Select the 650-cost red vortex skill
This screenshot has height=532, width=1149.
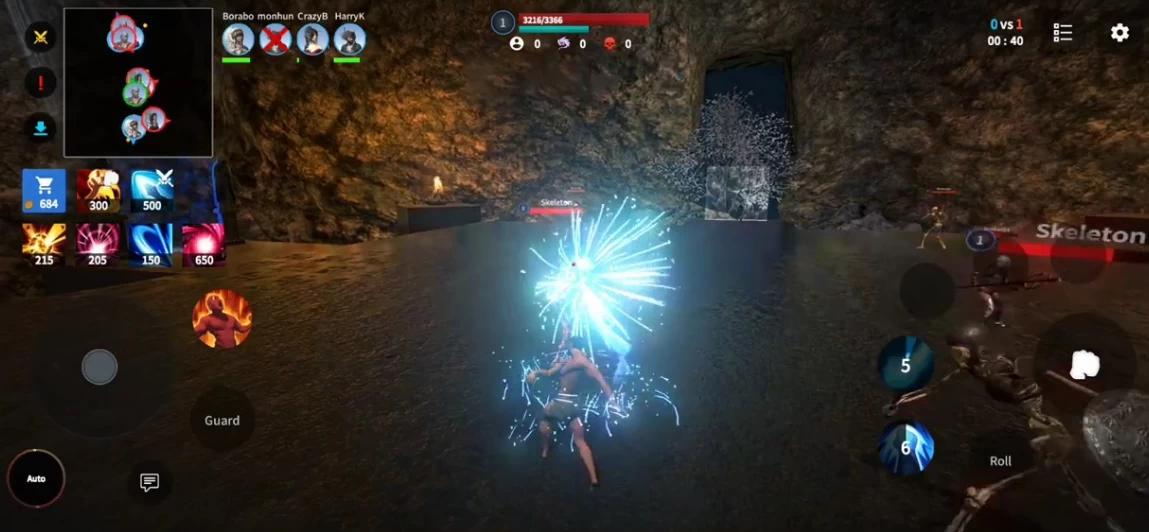203,245
